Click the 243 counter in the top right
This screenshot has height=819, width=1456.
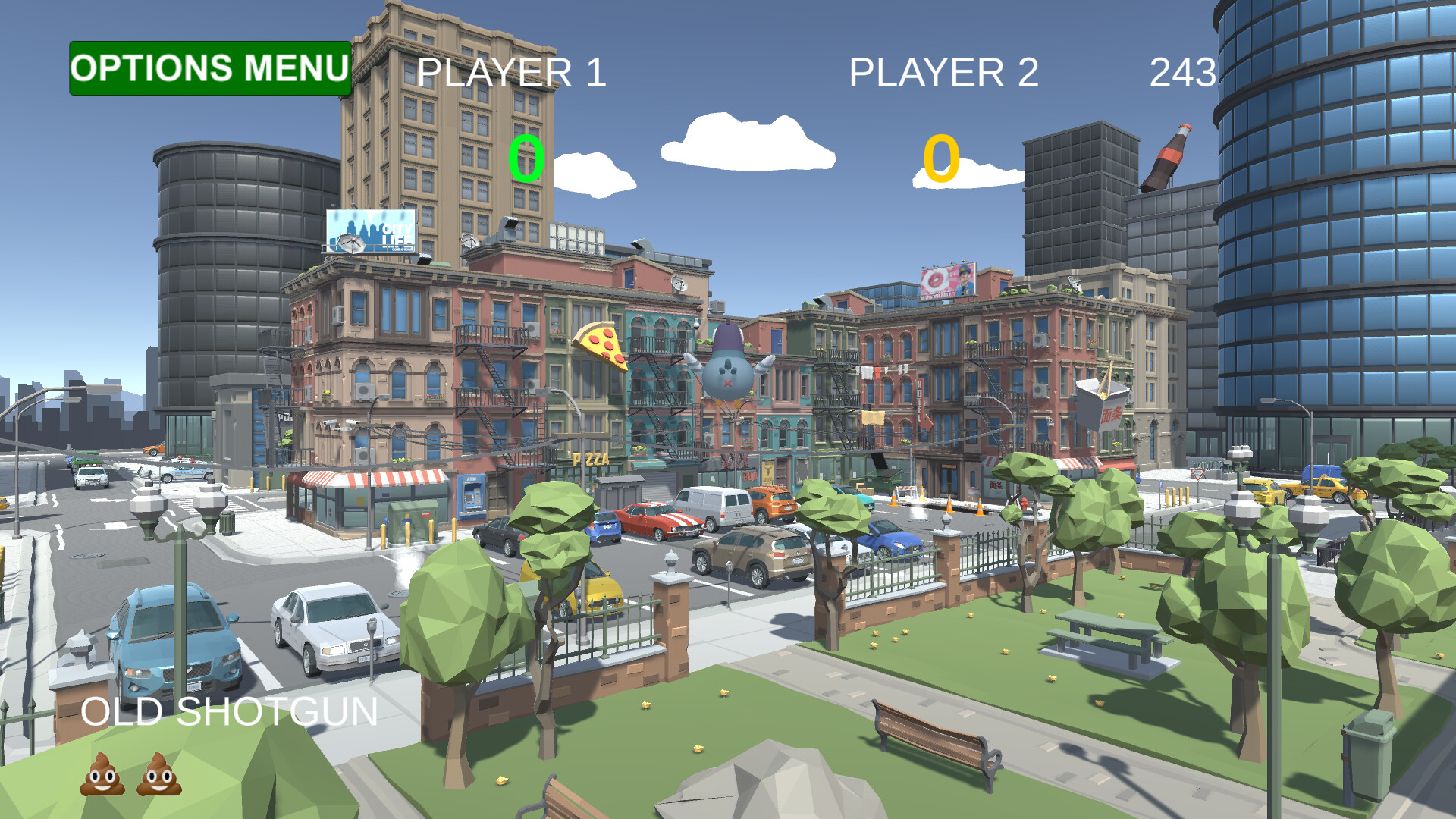pyautogui.click(x=1181, y=74)
